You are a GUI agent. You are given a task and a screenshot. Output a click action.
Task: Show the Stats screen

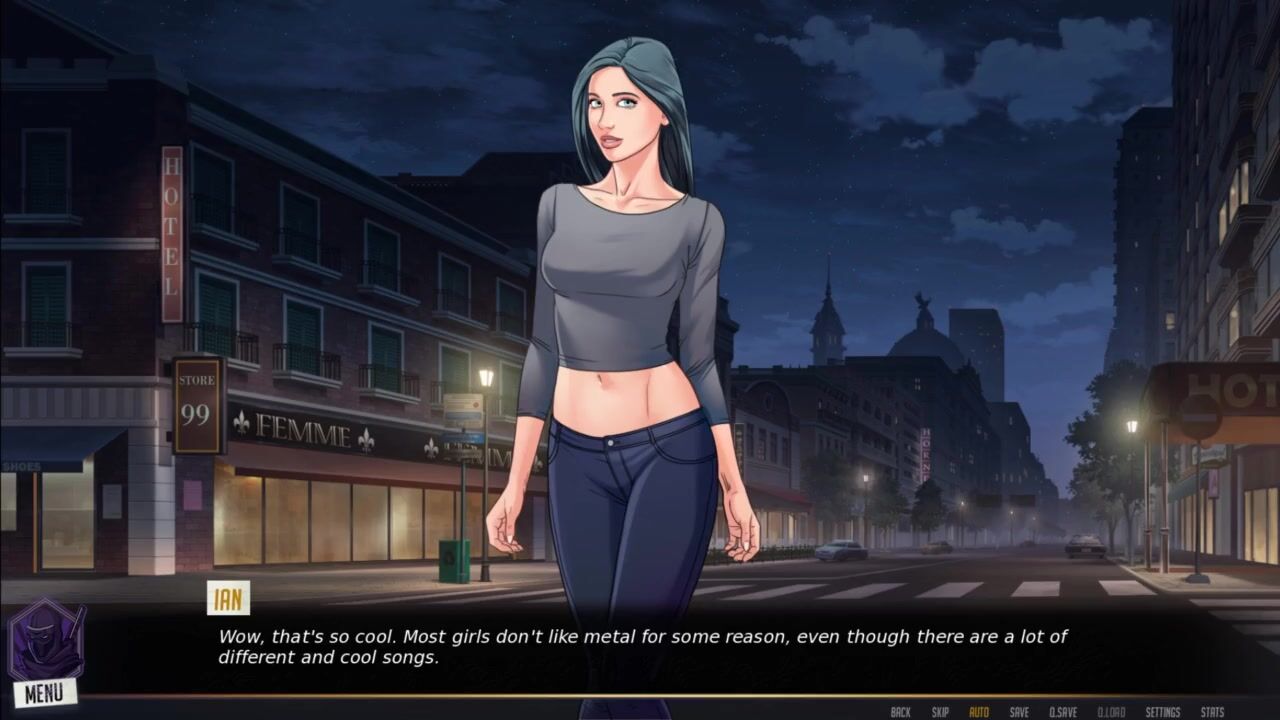pyautogui.click(x=1212, y=712)
